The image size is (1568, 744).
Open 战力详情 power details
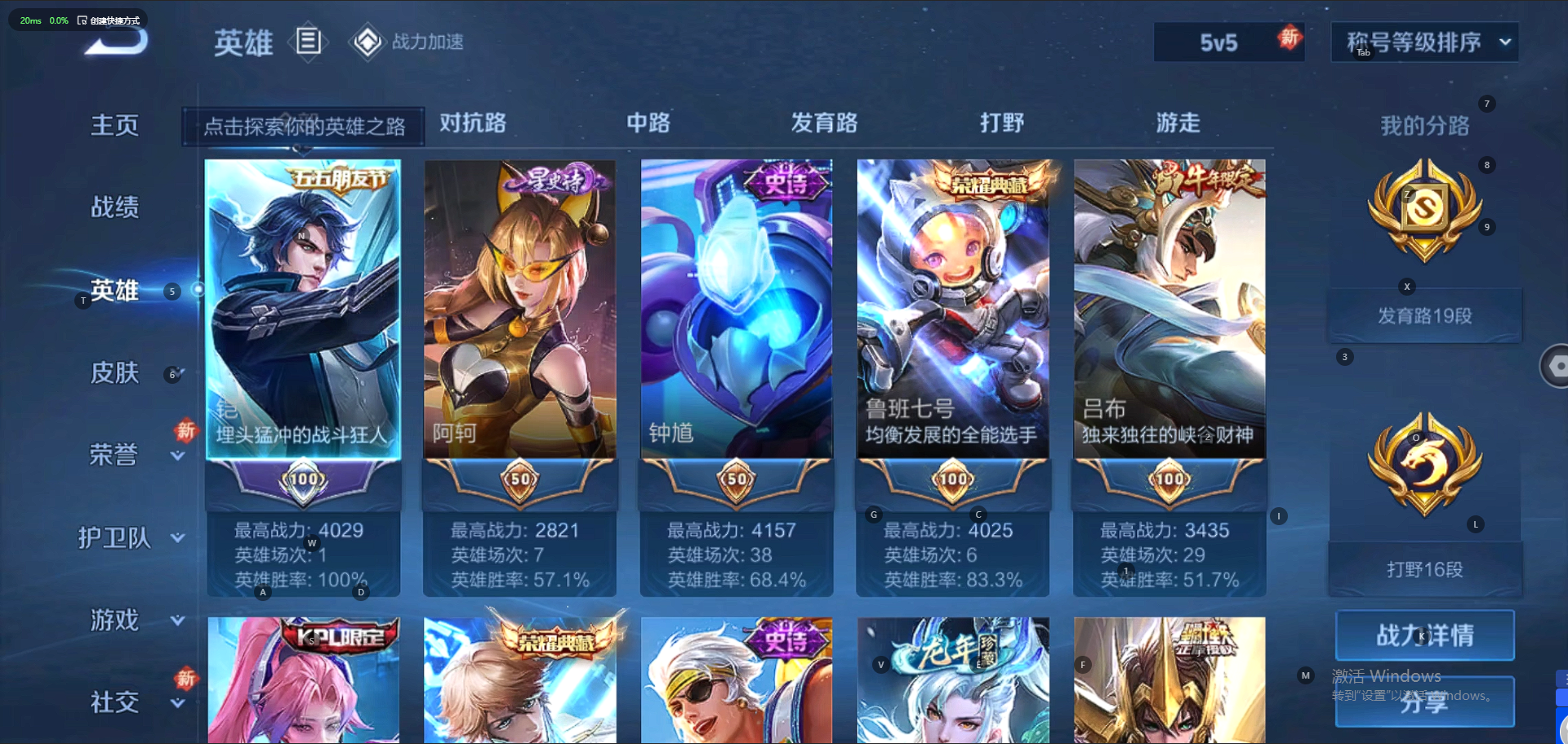pos(1424,635)
